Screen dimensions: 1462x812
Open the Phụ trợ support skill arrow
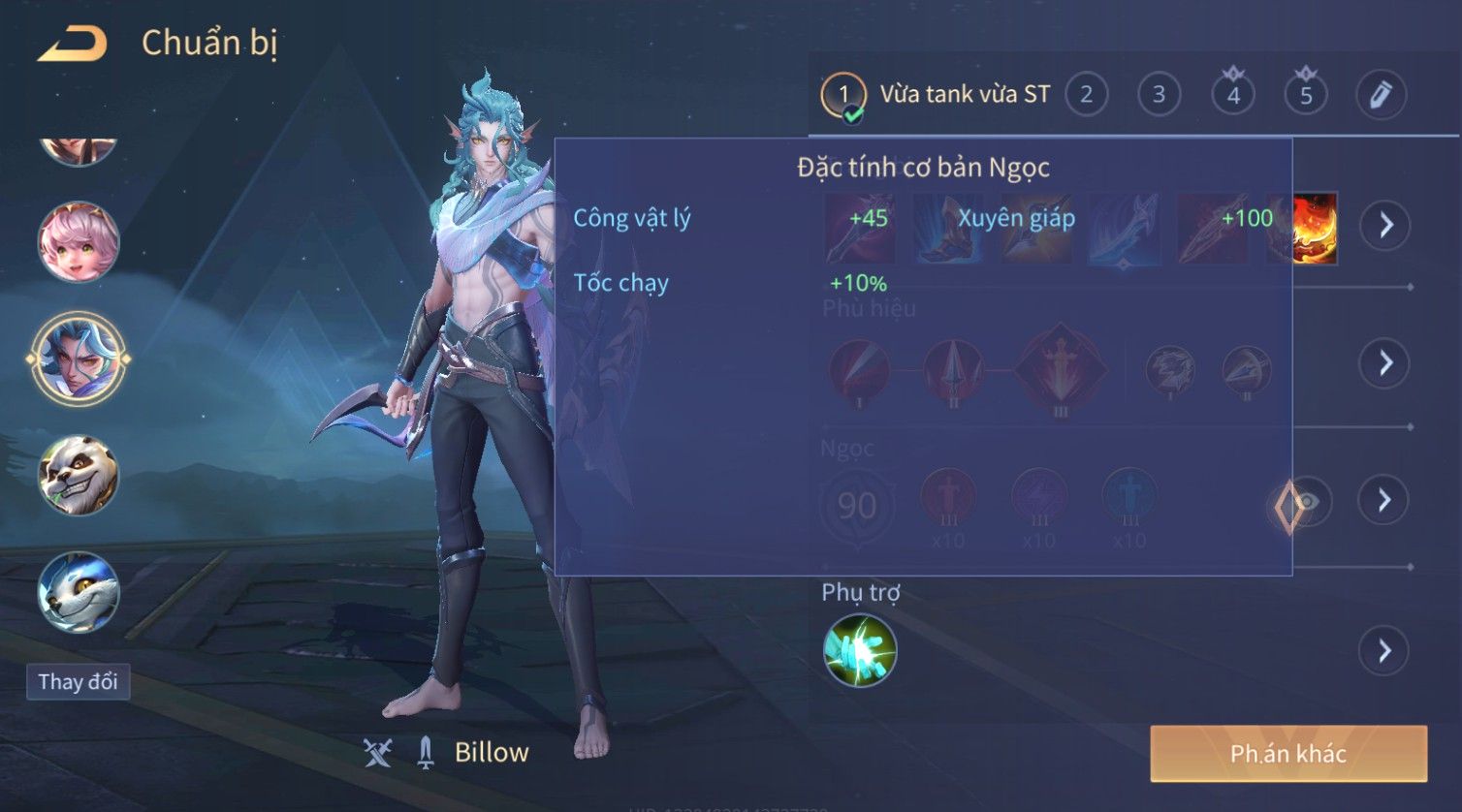[1385, 650]
